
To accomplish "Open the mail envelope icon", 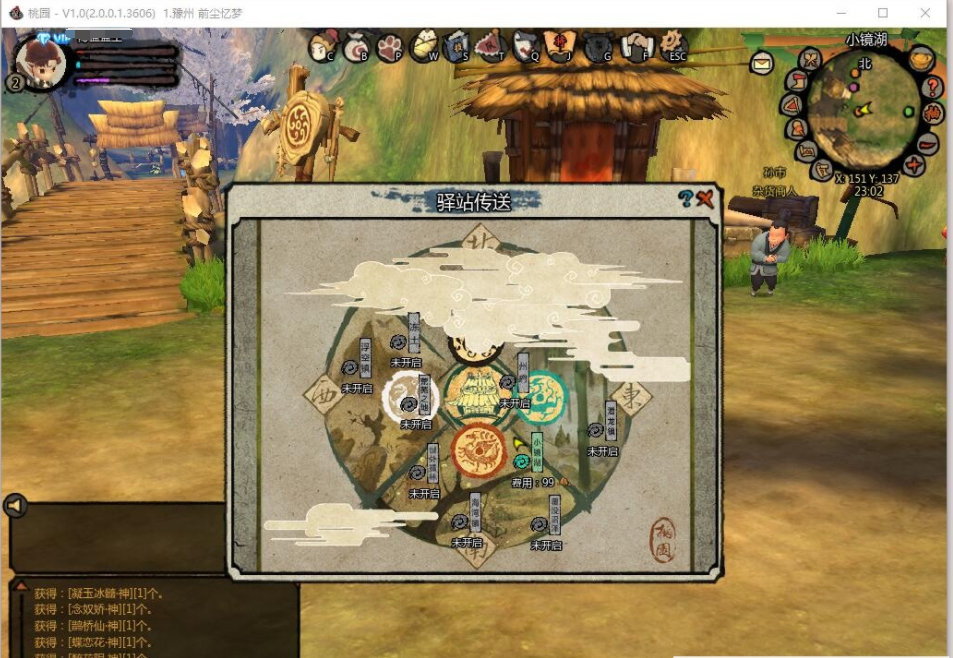I will [x=761, y=63].
